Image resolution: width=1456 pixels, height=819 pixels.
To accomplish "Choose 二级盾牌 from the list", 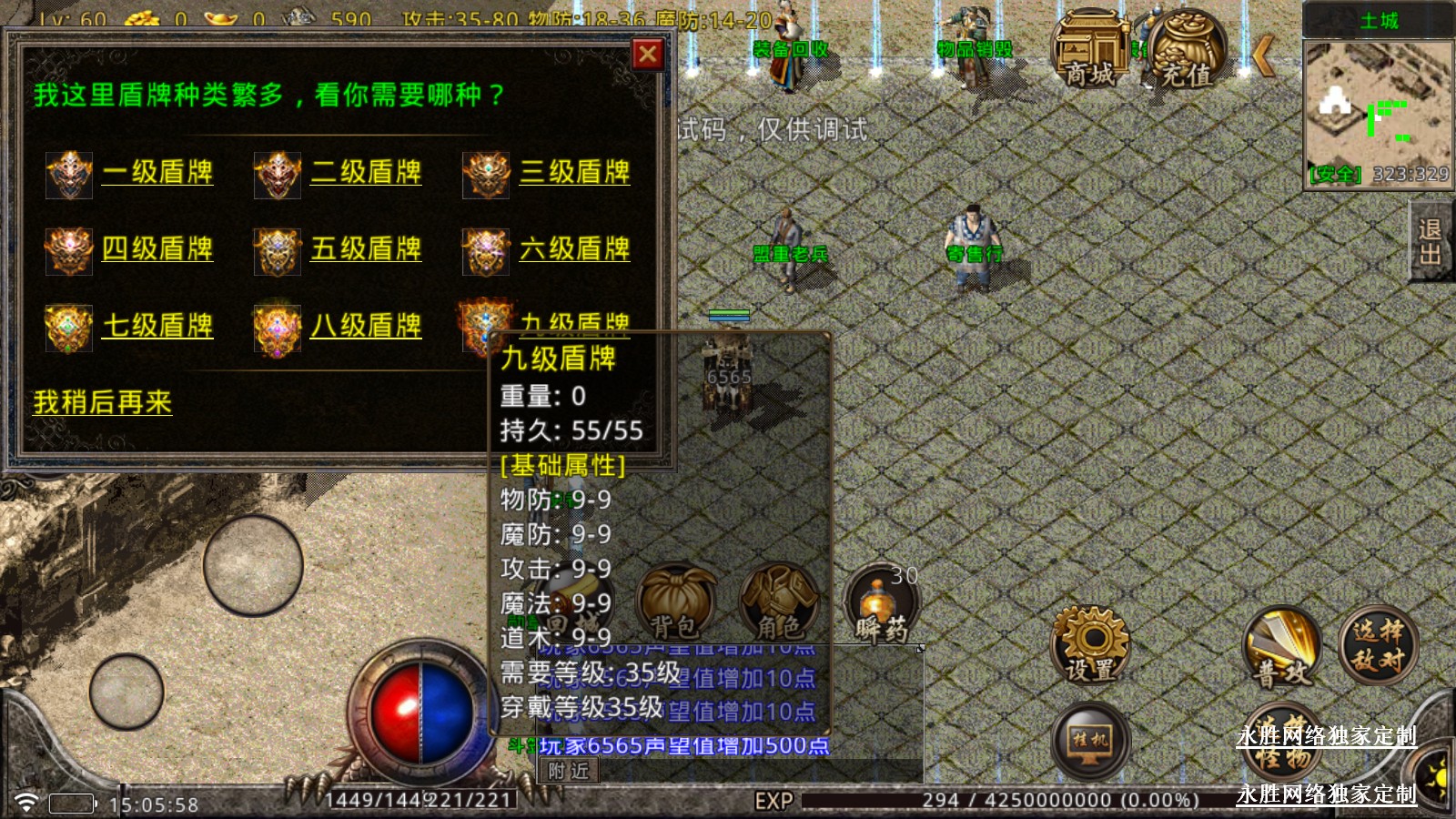I will coord(366,172).
